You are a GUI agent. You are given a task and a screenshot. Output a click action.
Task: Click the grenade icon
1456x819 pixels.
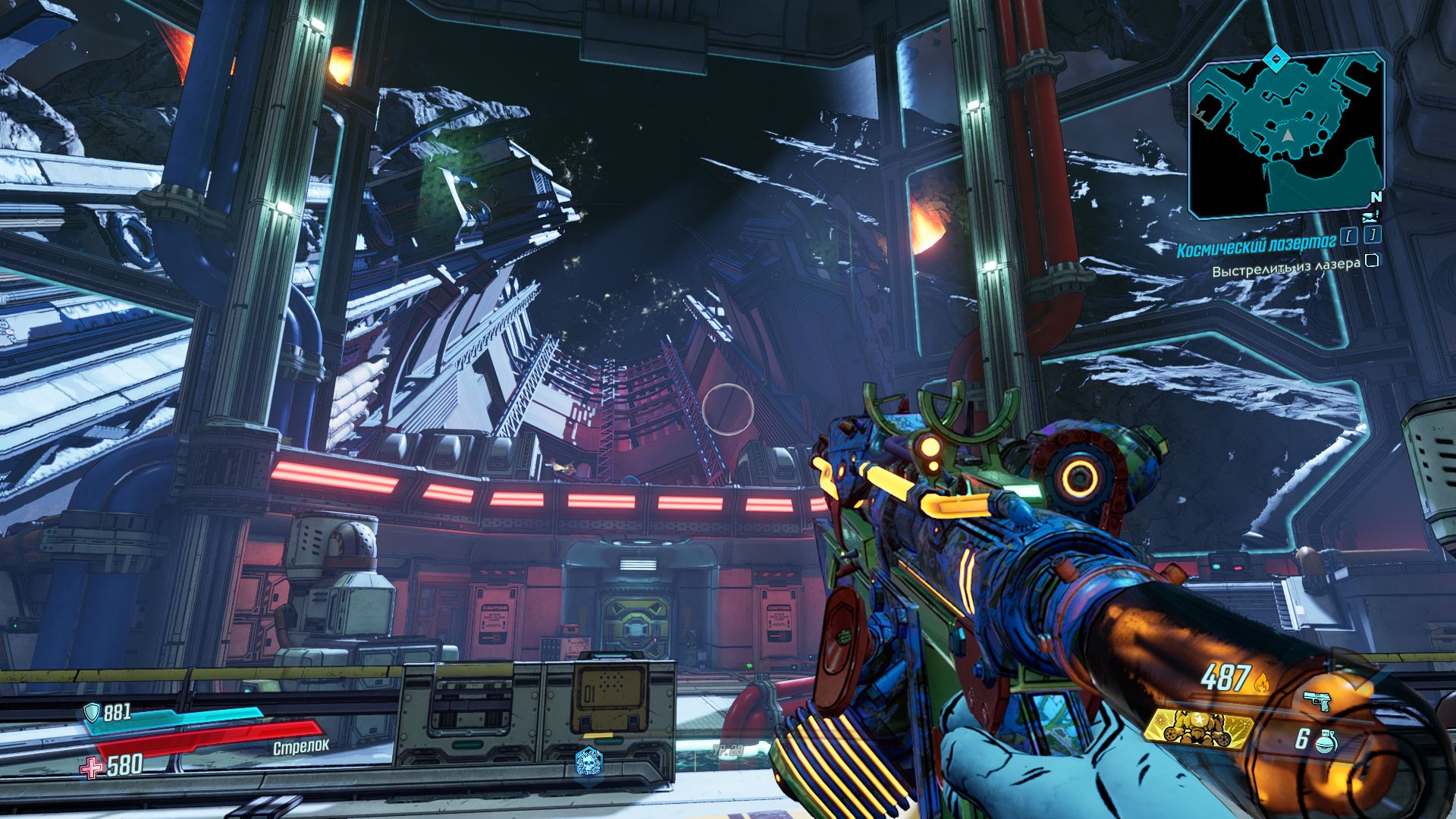coord(1325,741)
